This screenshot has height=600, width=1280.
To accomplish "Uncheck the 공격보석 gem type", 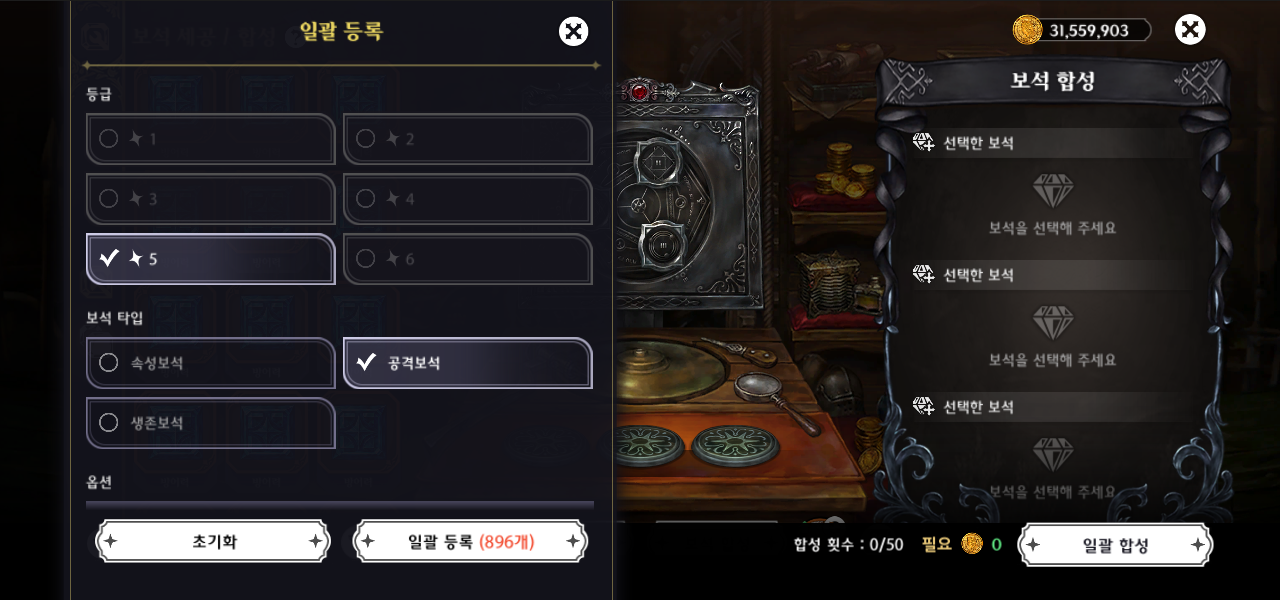I will click(x=467, y=363).
